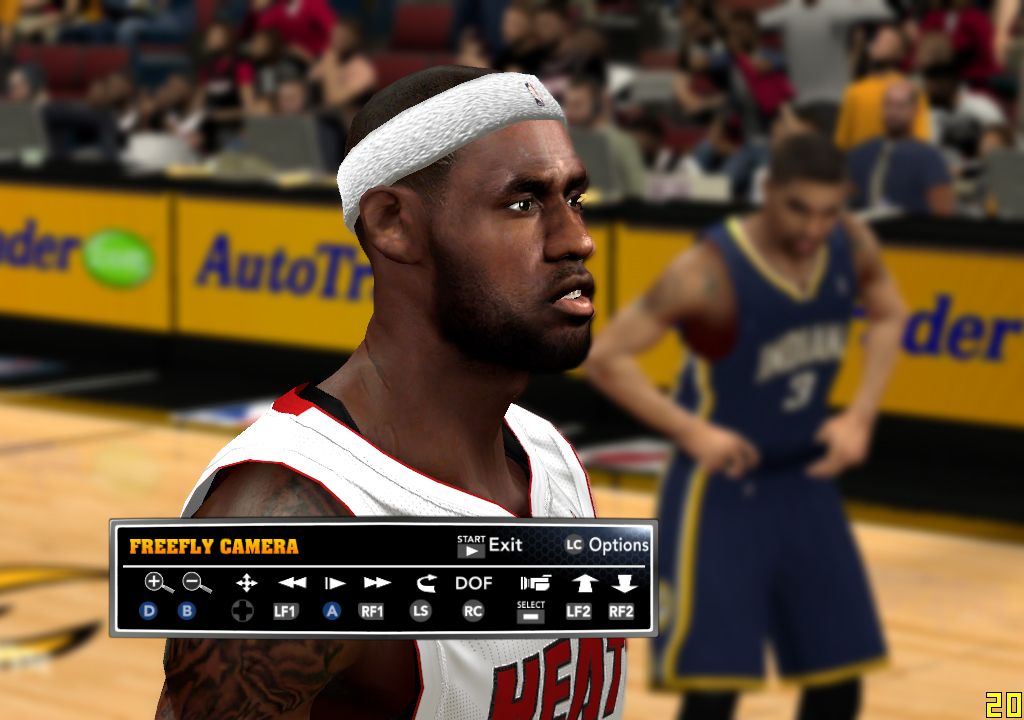Viewport: 1024px width, 720px height.
Task: Click the zoom-out magnifier icon
Action: point(195,582)
